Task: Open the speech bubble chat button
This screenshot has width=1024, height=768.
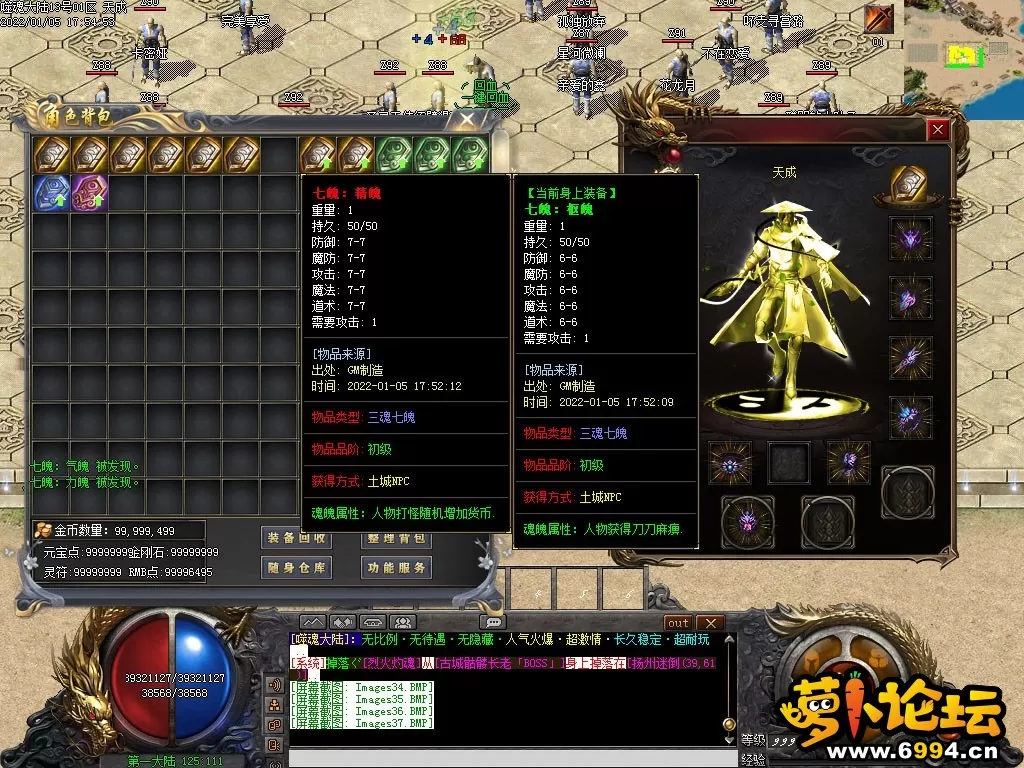Action: (492, 623)
